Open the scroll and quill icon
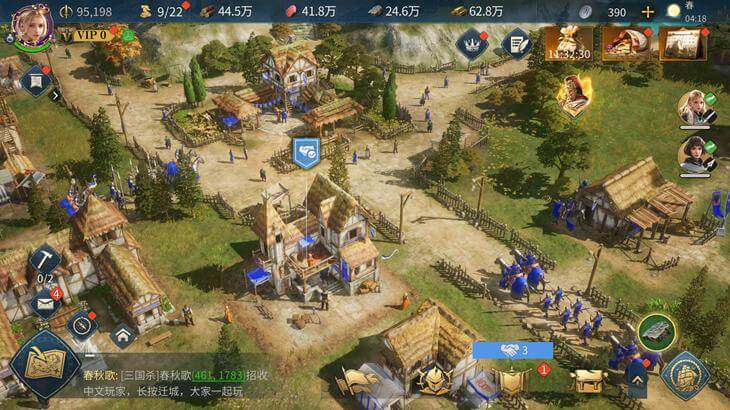Screen dimensions: 730x410 click(516, 42)
